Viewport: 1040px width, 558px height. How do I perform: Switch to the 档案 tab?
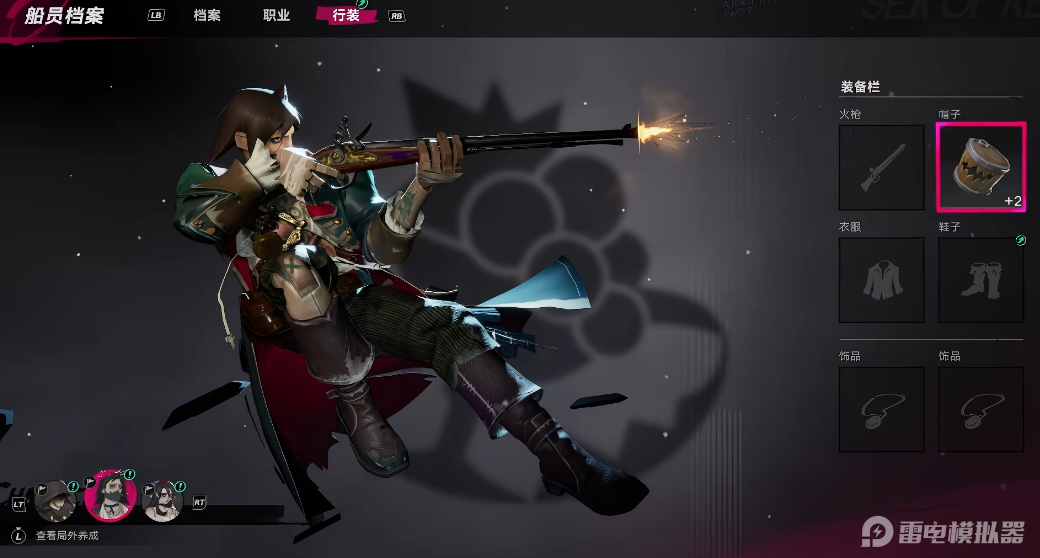207,16
